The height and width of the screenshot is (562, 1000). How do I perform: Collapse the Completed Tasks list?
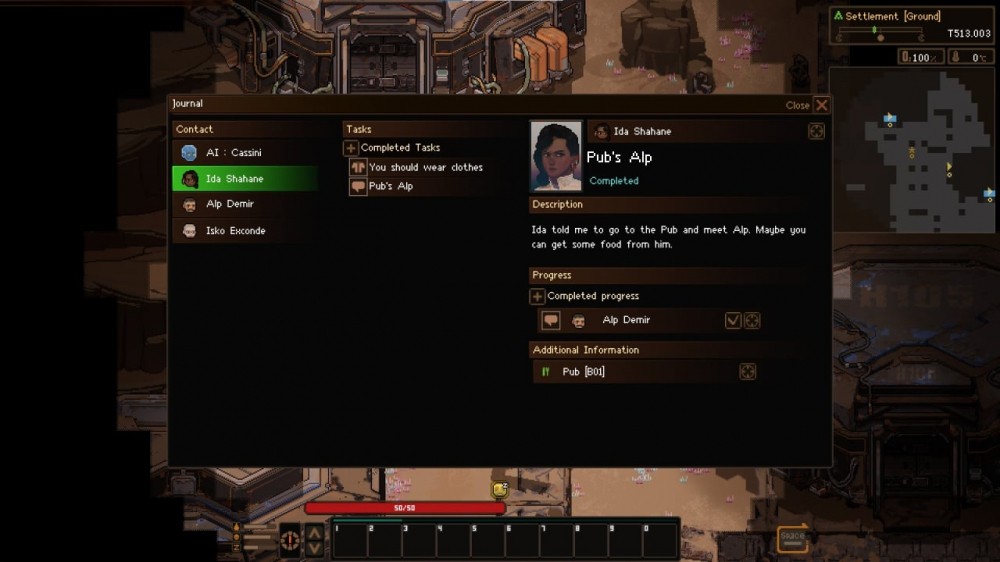point(351,148)
